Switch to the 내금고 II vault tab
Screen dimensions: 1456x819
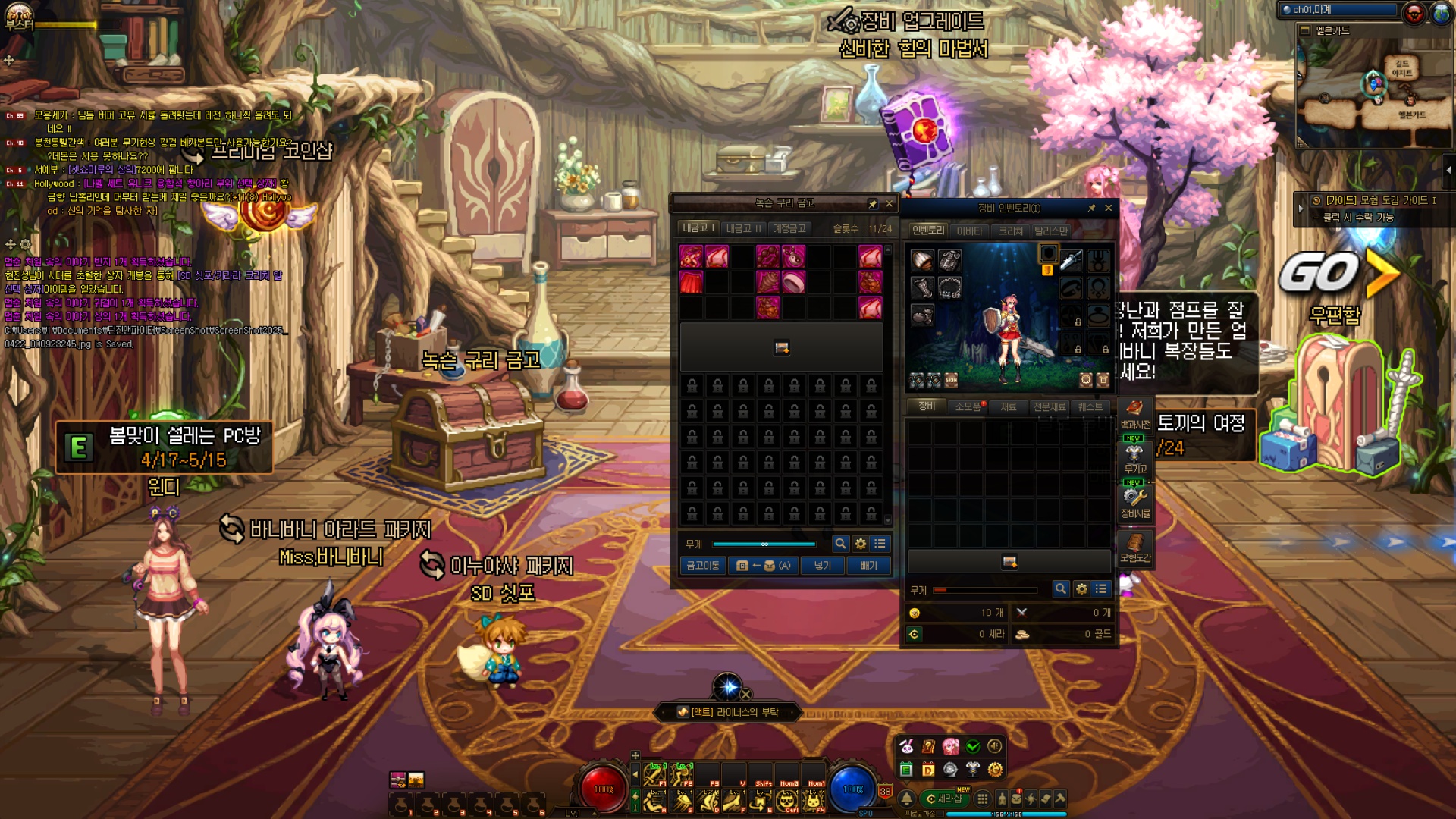coord(743,228)
